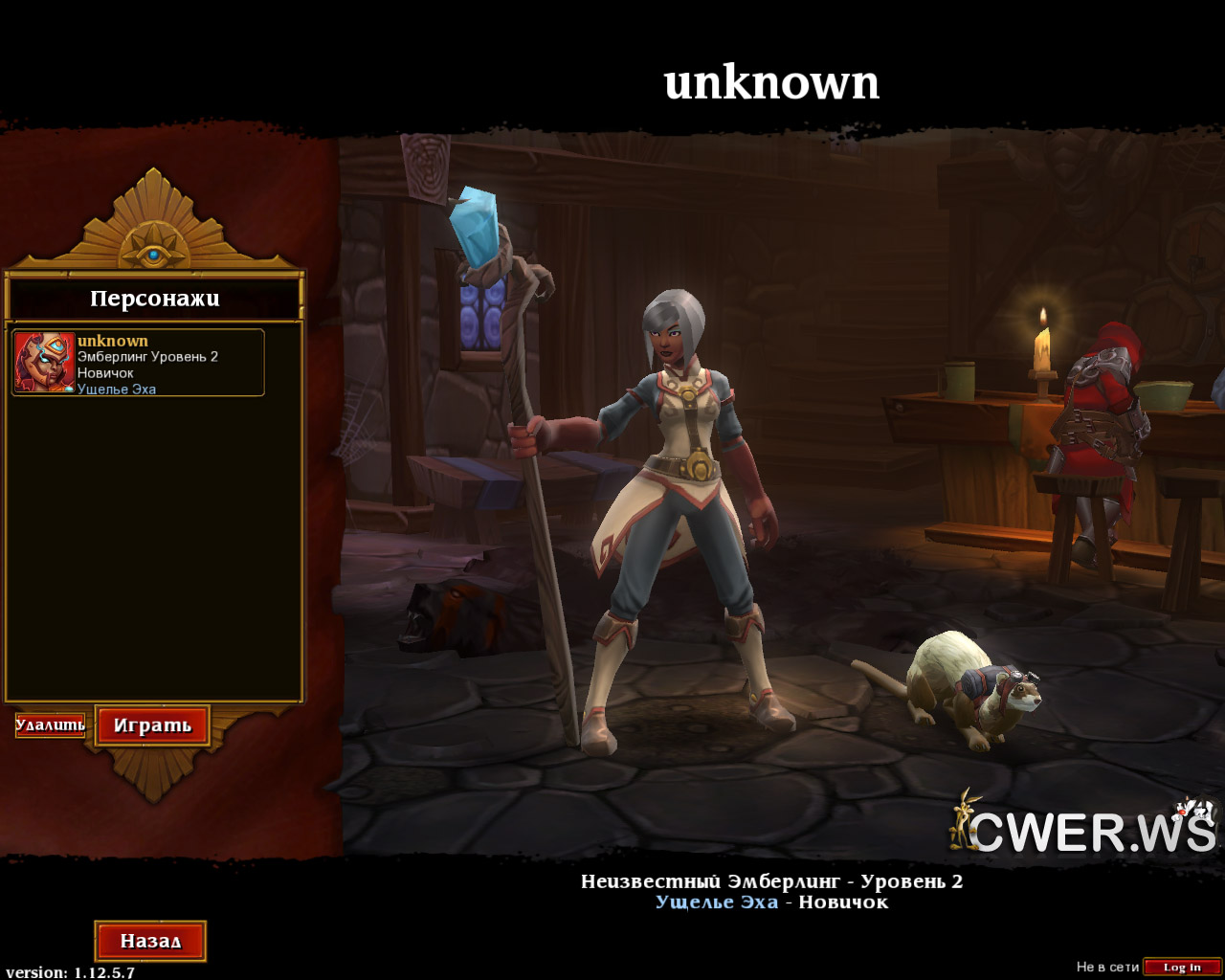
Task: Open the Log In button
Action: click(x=1182, y=968)
